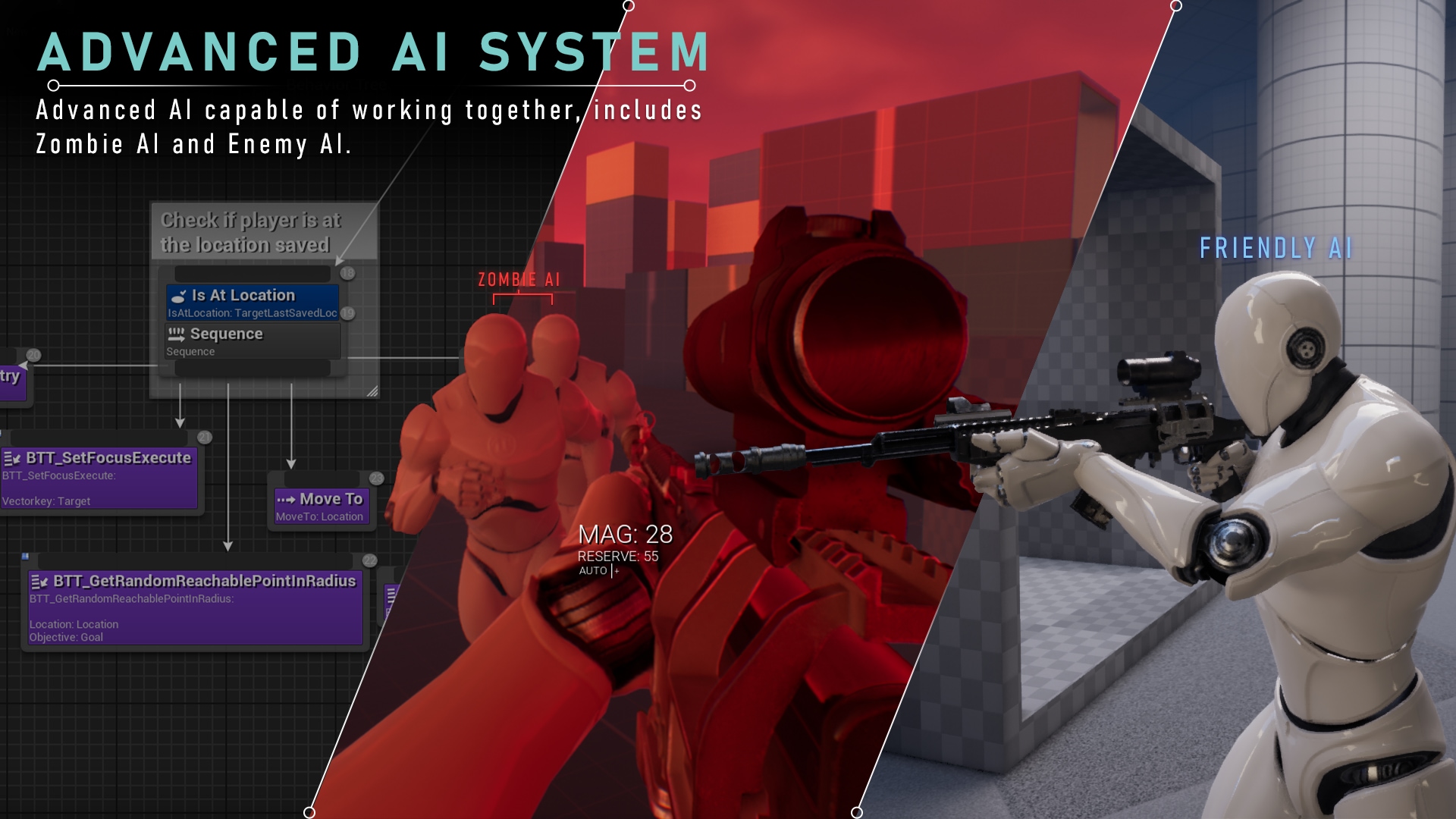Image resolution: width=1456 pixels, height=819 pixels.
Task: Click the blue breakpoint marker on BTT_GetRandomReachablePointInRadius
Action: click(25, 556)
